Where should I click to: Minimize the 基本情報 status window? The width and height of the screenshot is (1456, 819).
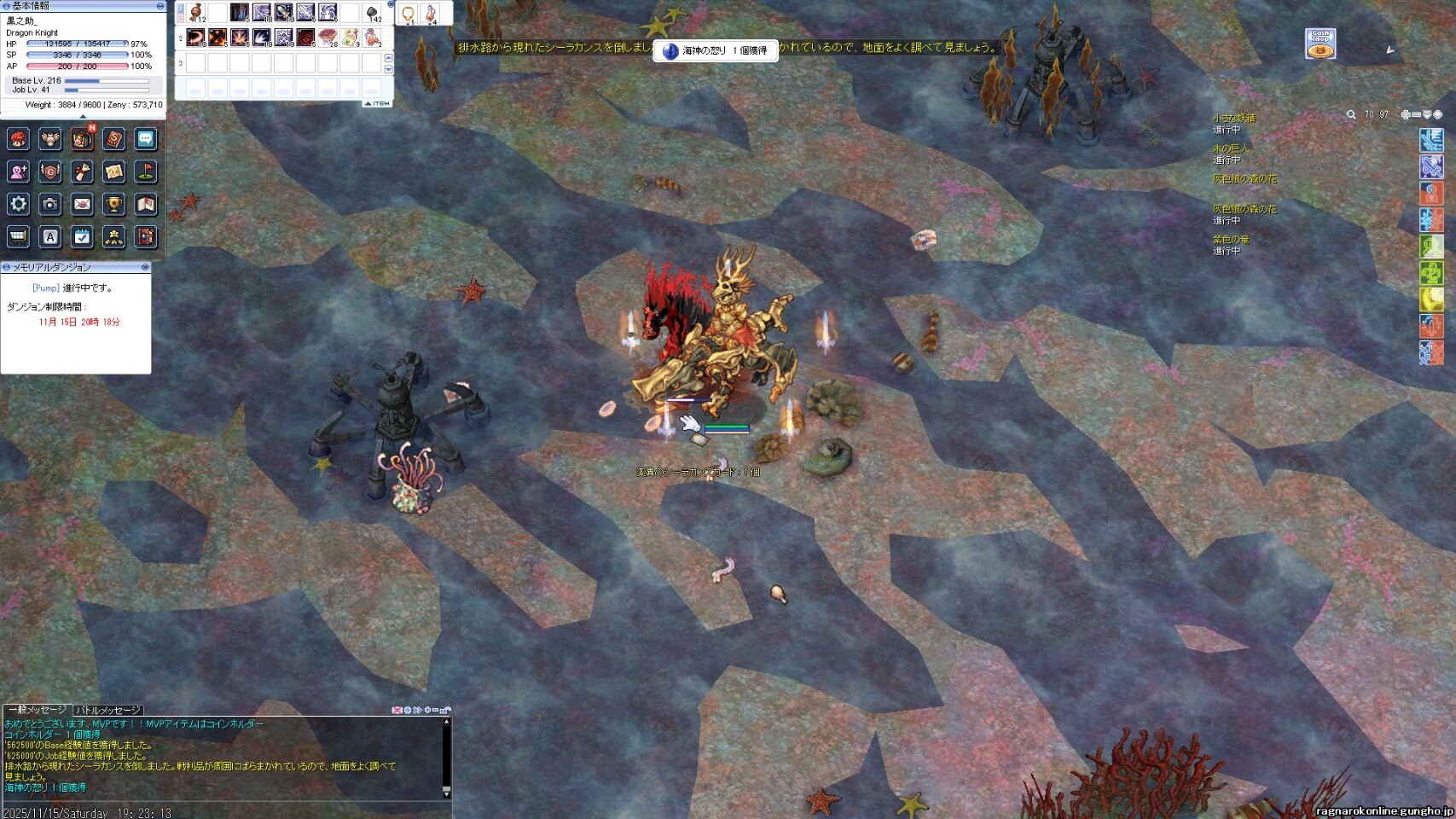(x=160, y=6)
